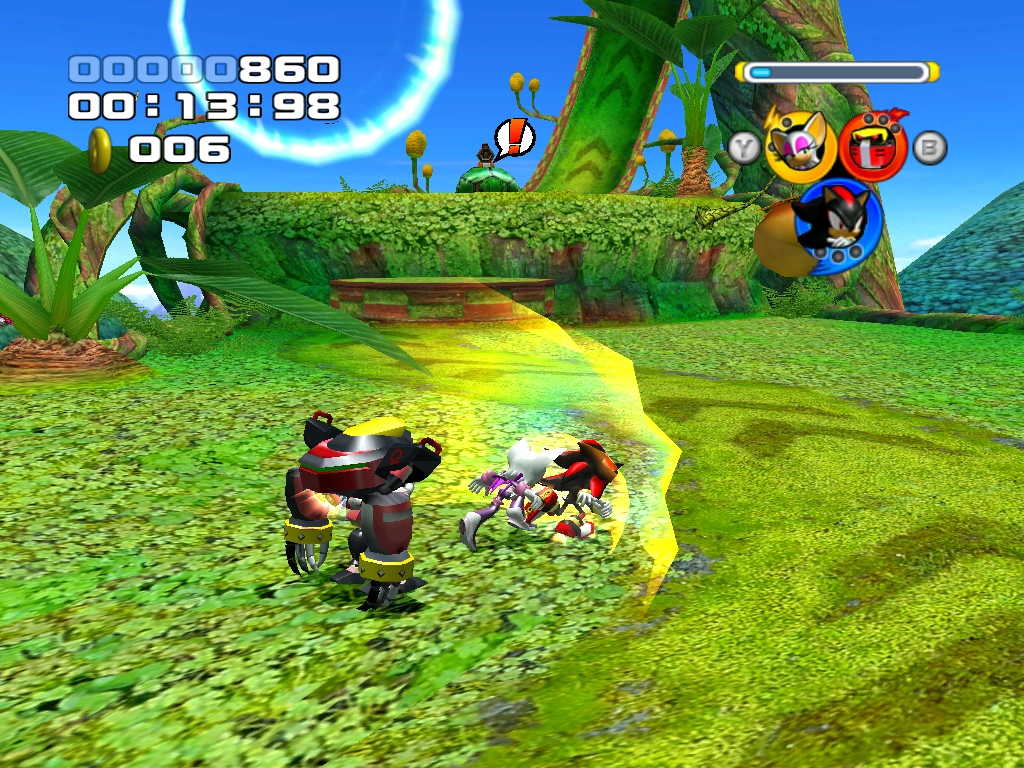1024x768 pixels.
Task: Select Rouge's portrait in the team selector
Action: click(x=800, y=145)
